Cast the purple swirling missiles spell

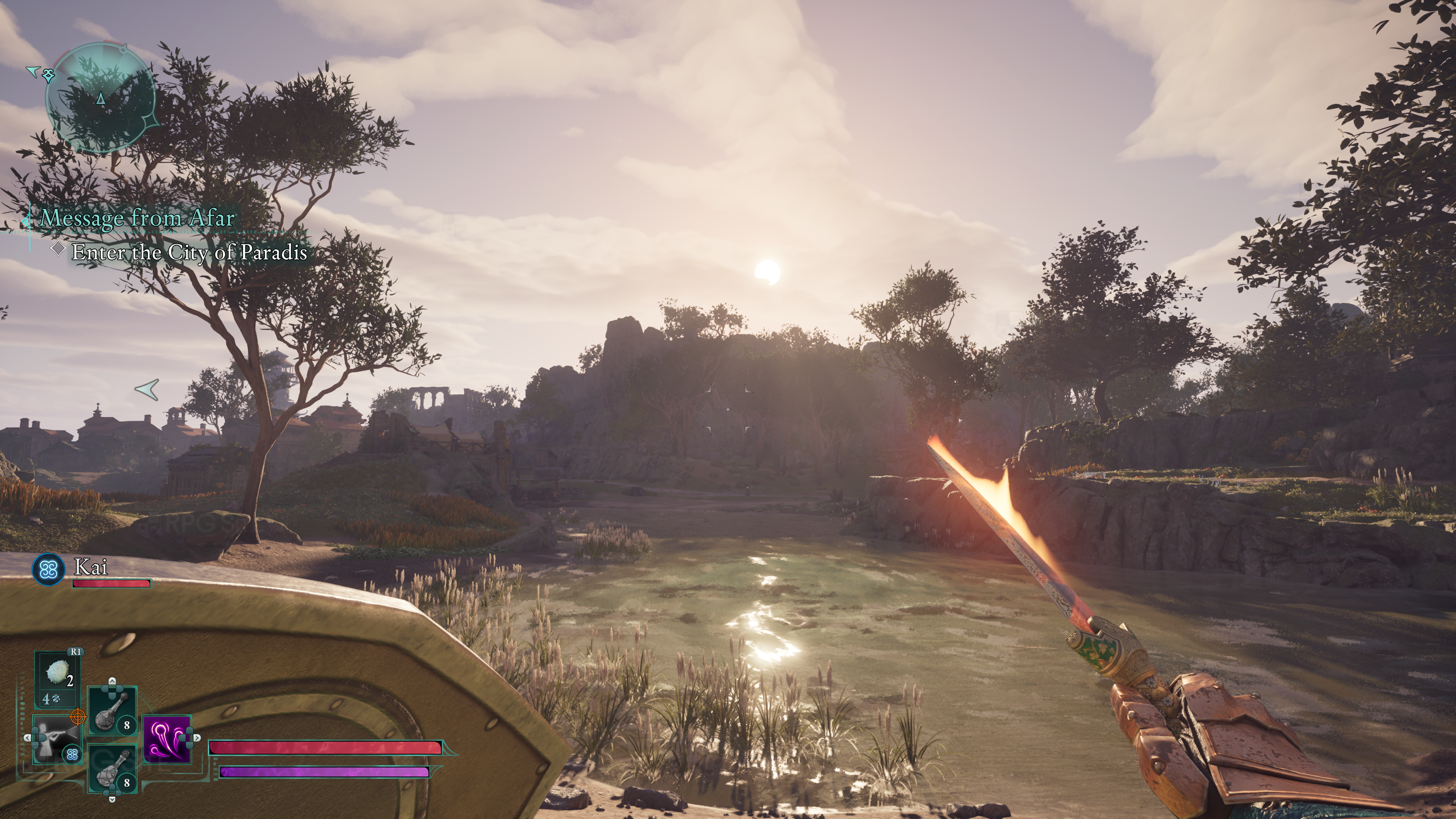[167, 739]
